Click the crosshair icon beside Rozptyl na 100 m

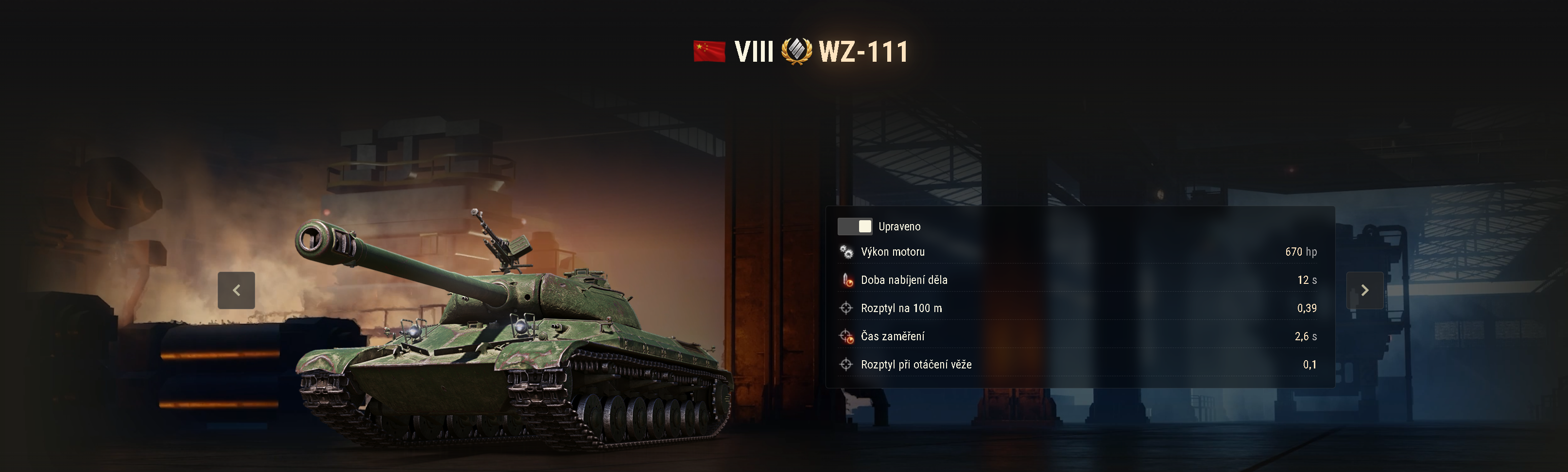845,308
